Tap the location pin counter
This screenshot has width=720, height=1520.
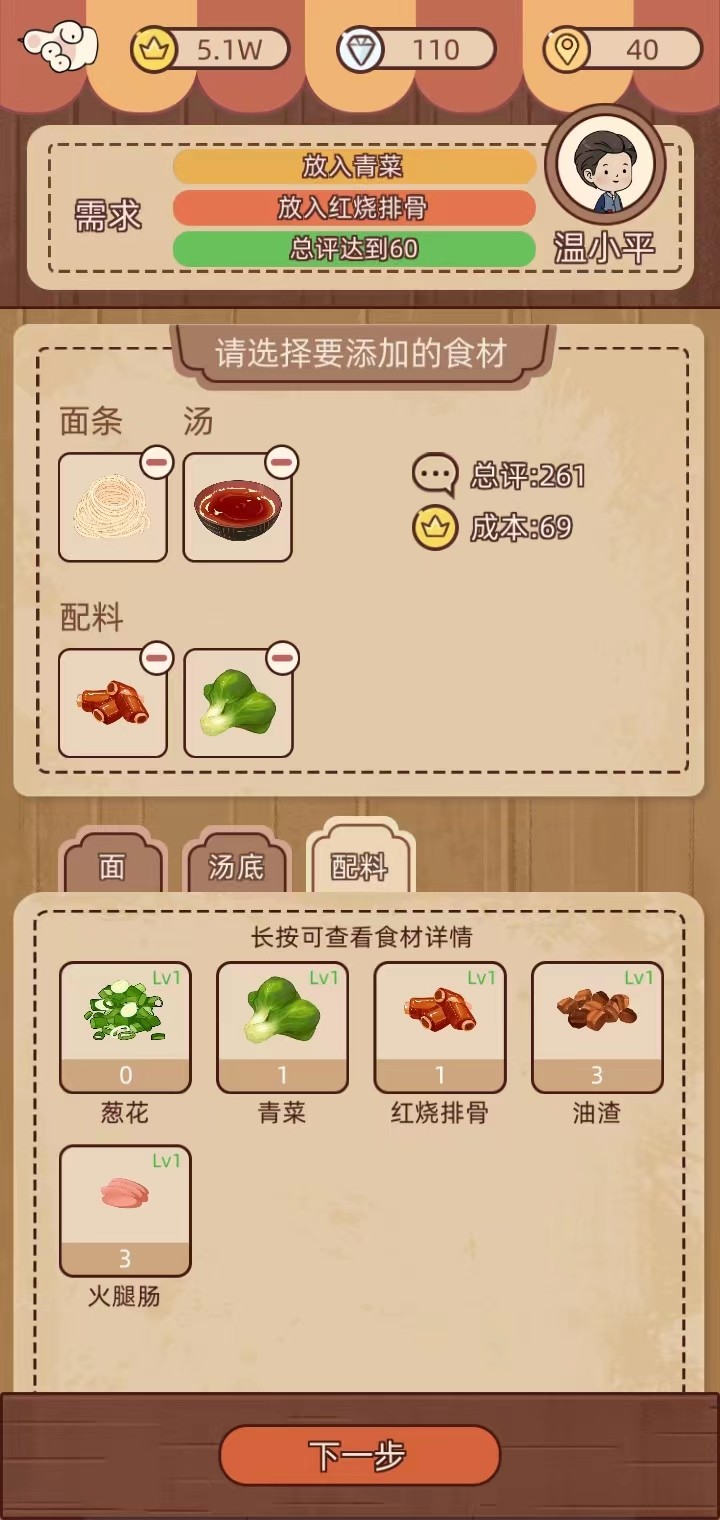pyautogui.click(x=622, y=50)
